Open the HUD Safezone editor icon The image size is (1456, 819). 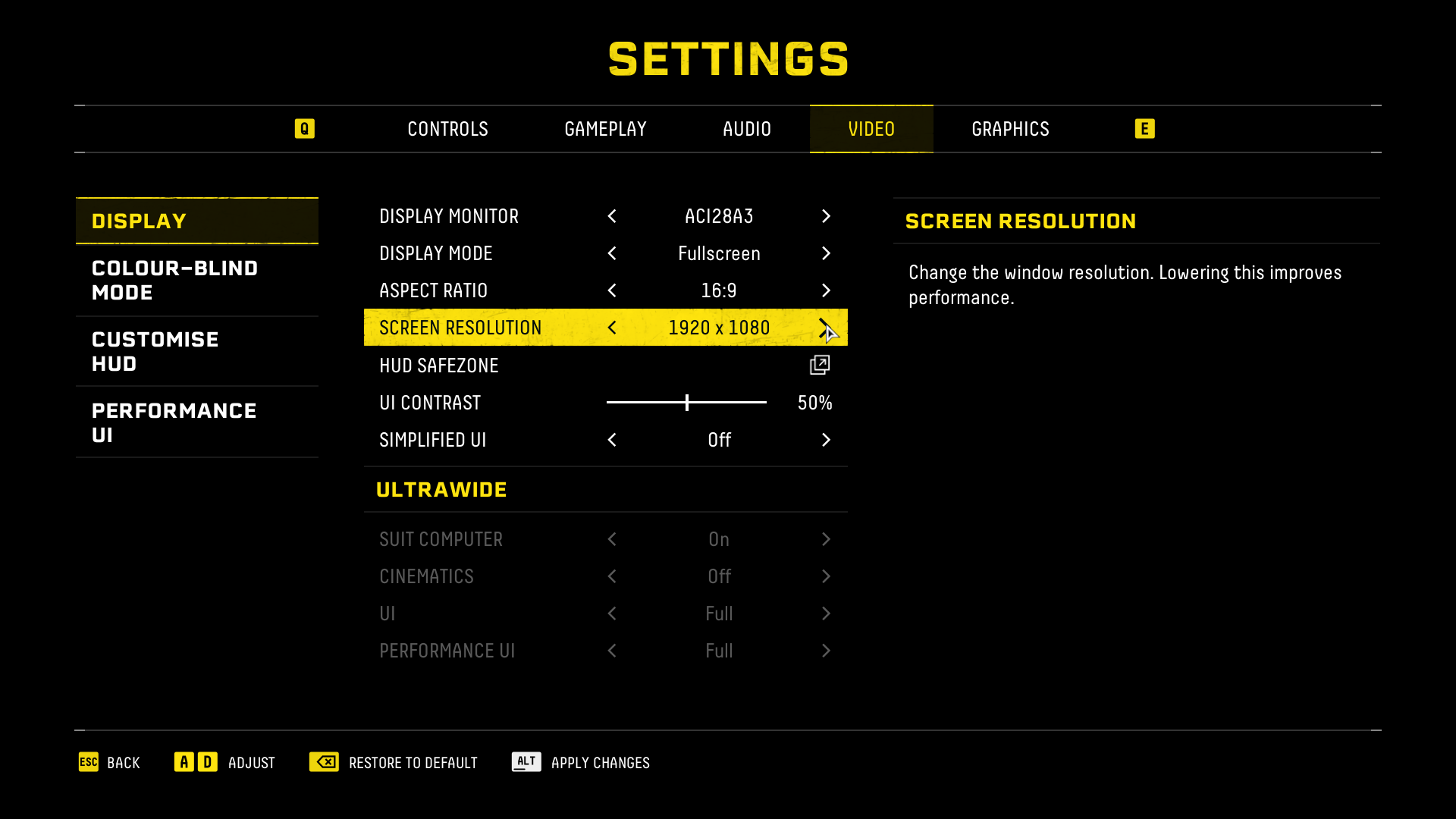[x=820, y=366]
